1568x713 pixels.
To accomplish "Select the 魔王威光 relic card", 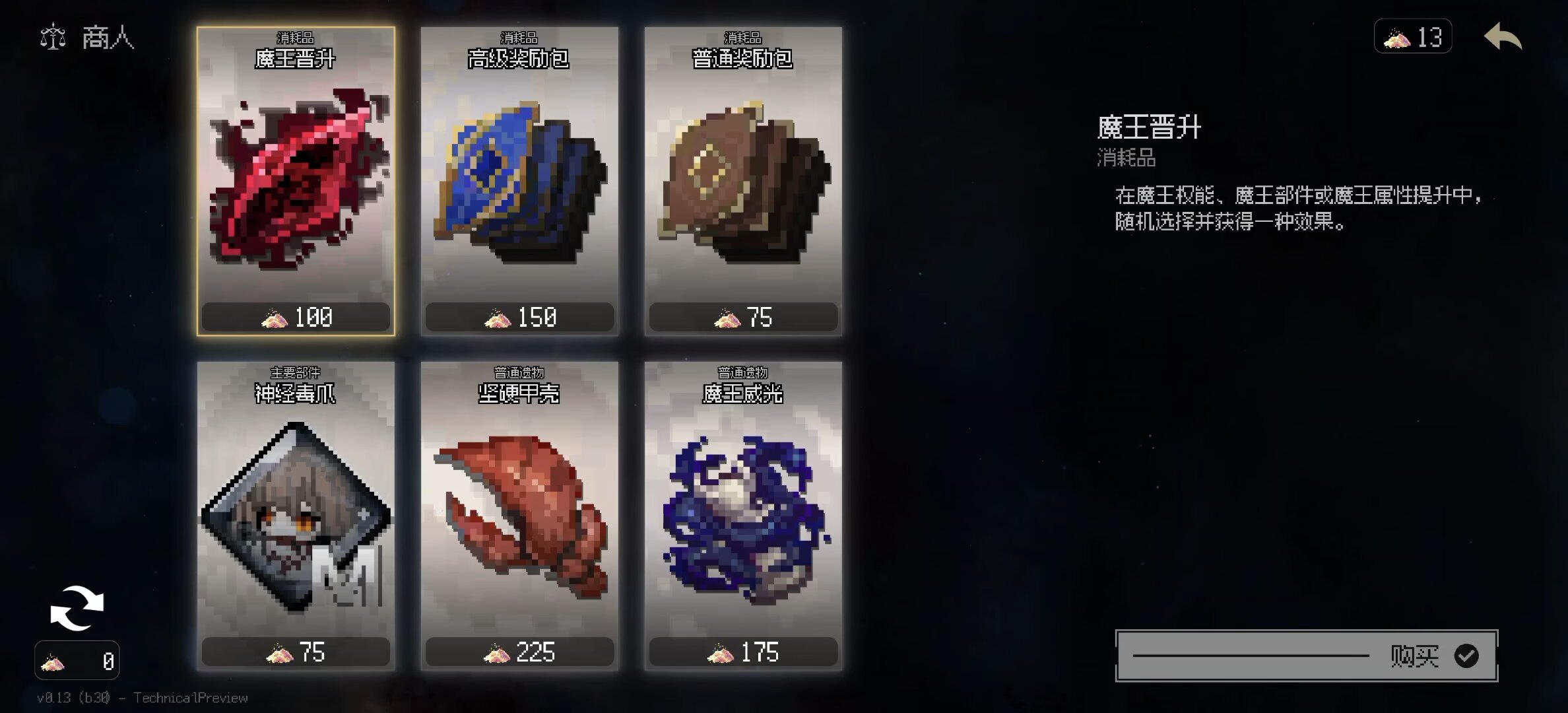I will pyautogui.click(x=743, y=516).
